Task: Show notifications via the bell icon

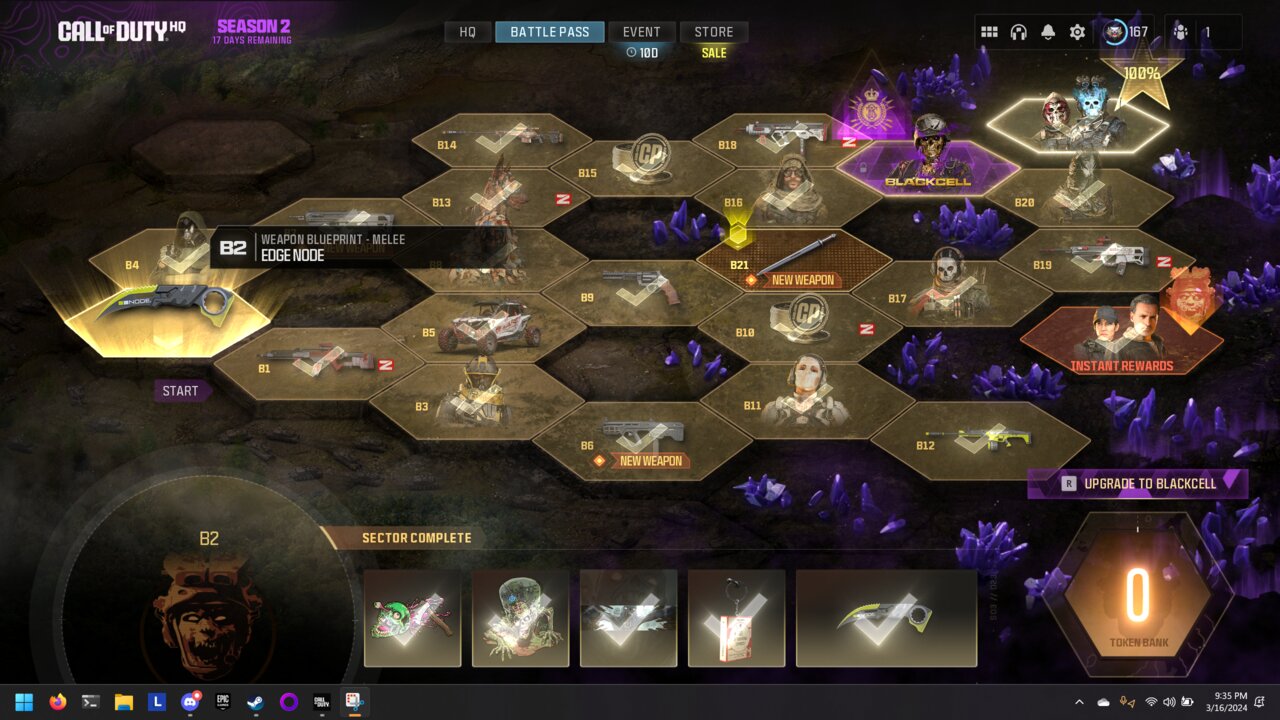Action: click(1047, 32)
